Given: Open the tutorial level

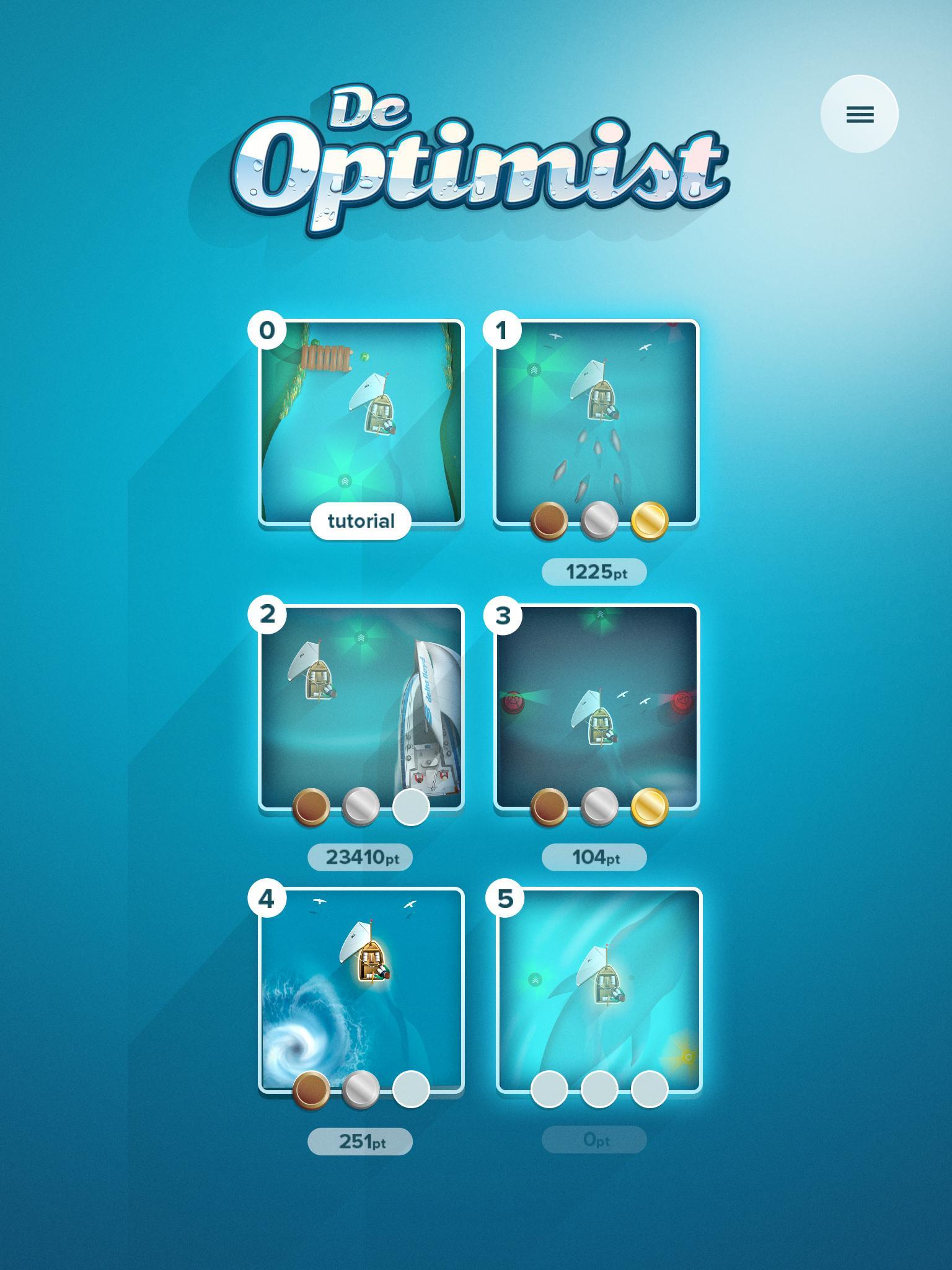Looking at the screenshot, I should [361, 522].
